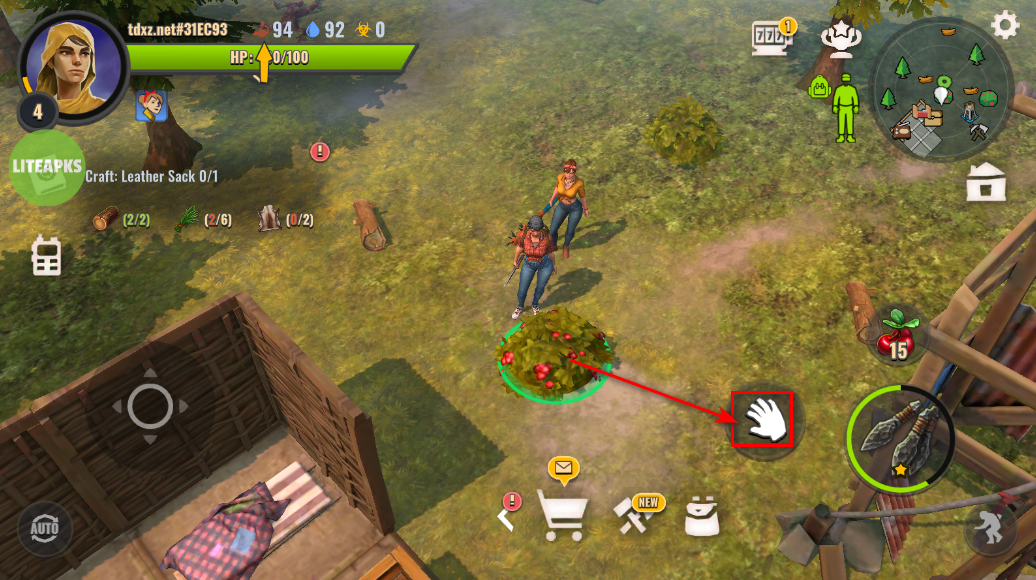Tap the hand pick-up action button

(764, 420)
